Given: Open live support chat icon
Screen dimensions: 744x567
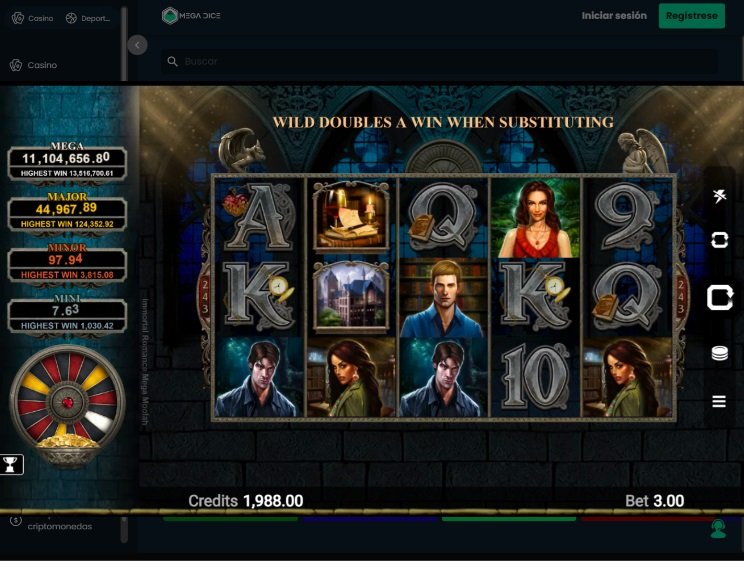Looking at the screenshot, I should (718, 529).
